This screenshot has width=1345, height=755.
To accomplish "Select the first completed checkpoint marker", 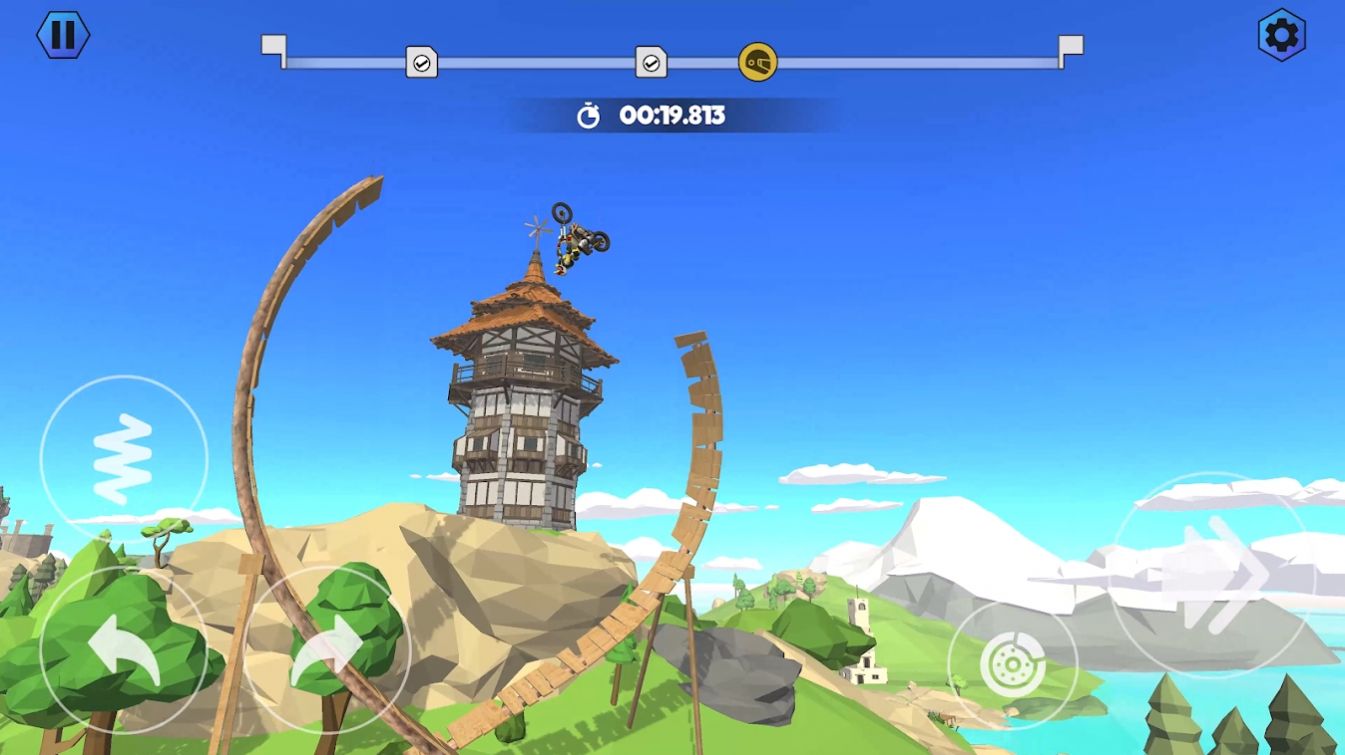I will (422, 62).
